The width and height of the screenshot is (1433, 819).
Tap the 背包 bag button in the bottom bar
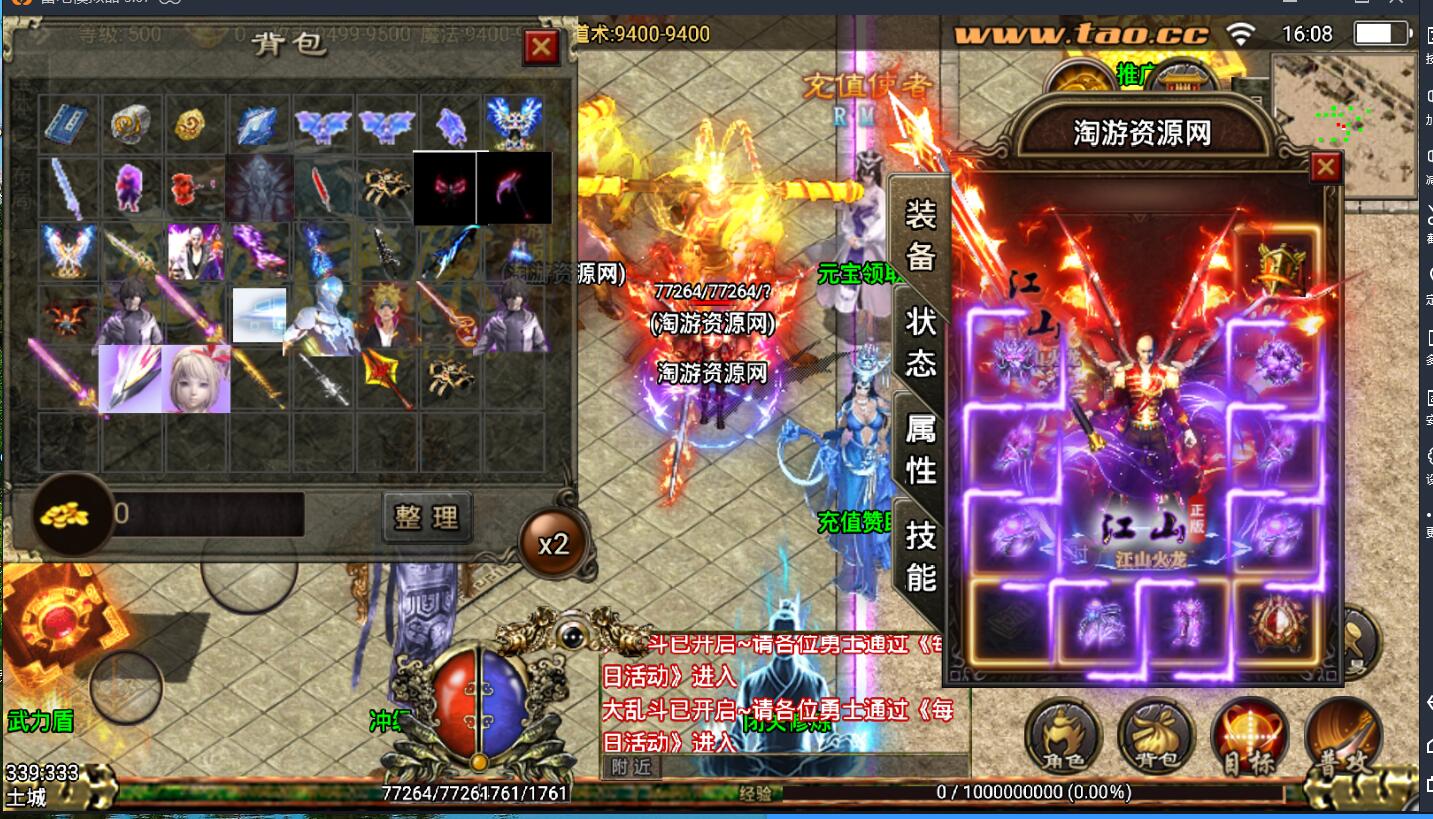1156,737
